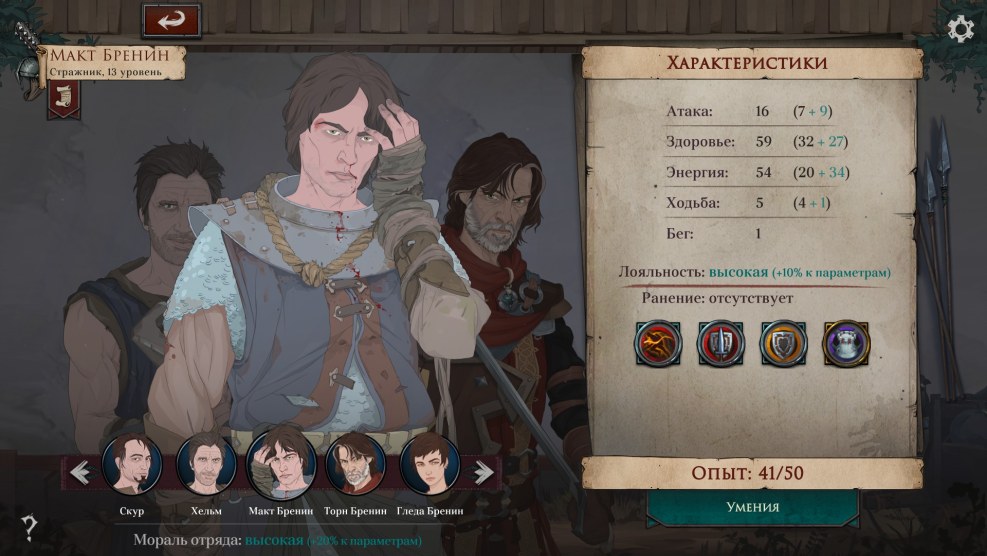This screenshot has height=556, width=987.
Task: Switch to Торн Бренин's portrait
Action: 355,465
